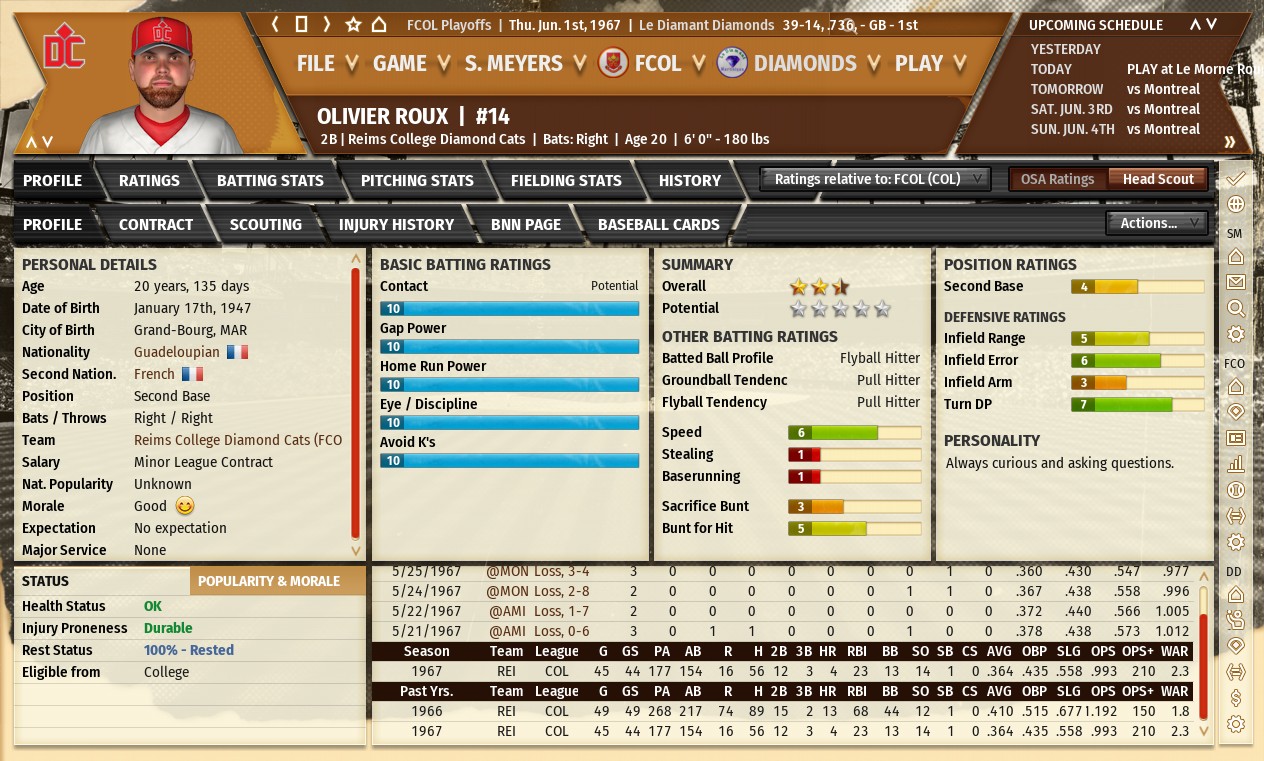Open the SCOUTING sub-tab
The image size is (1264, 761).
pos(265,225)
